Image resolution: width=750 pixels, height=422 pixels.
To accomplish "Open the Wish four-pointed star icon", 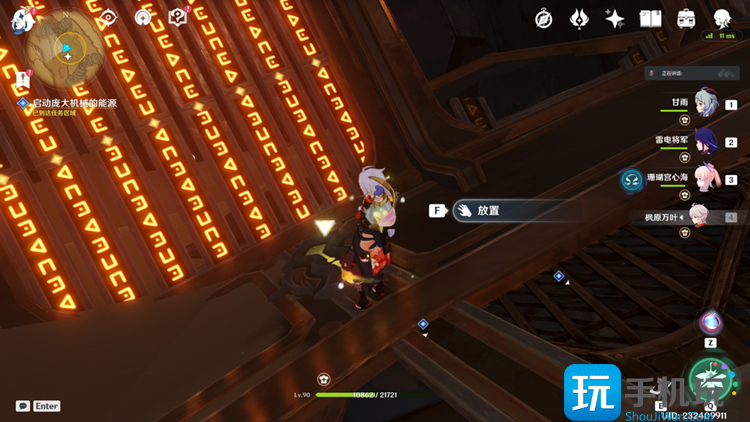I will (x=615, y=19).
